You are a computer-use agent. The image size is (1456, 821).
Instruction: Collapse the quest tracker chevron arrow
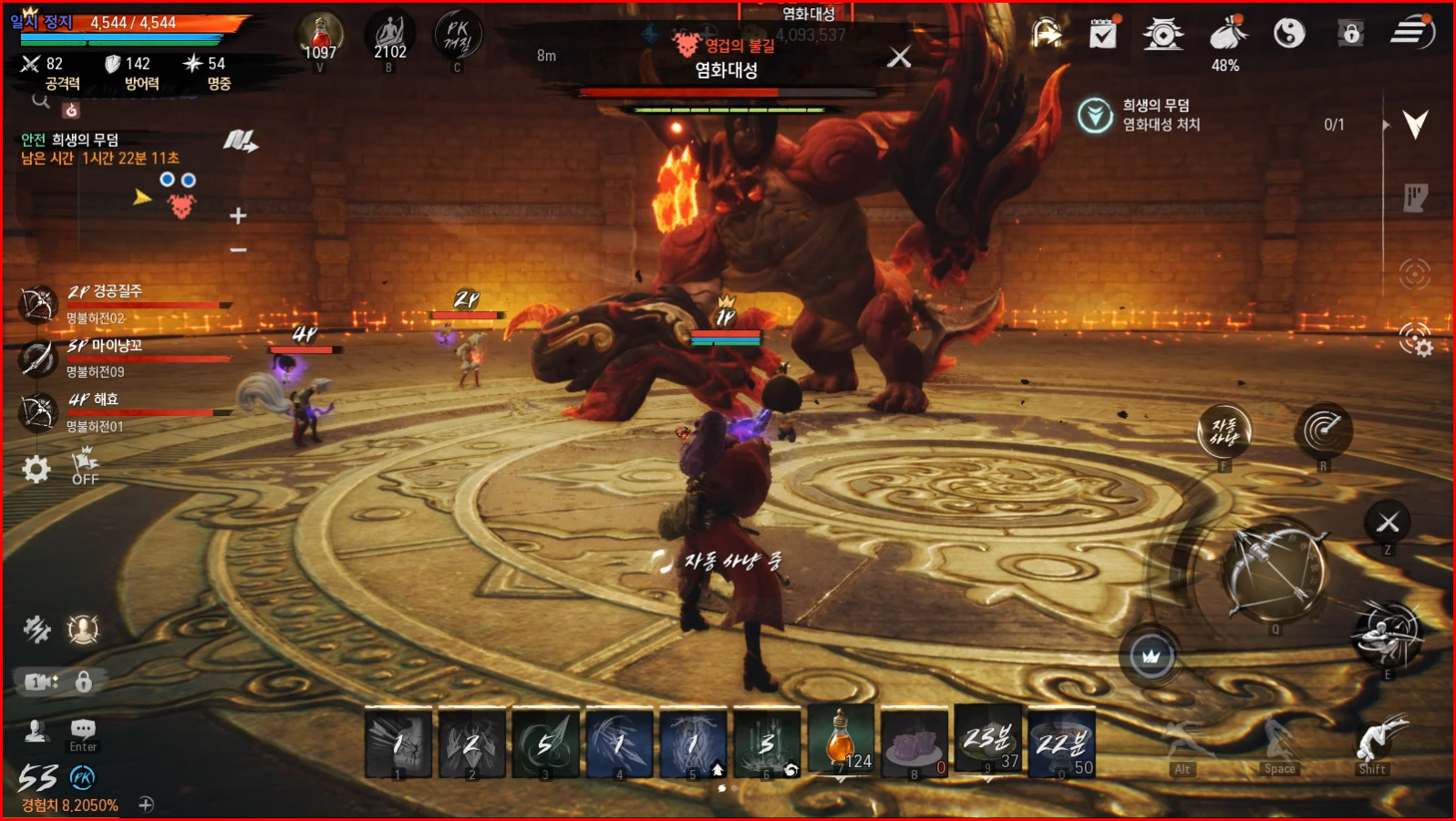click(1415, 124)
